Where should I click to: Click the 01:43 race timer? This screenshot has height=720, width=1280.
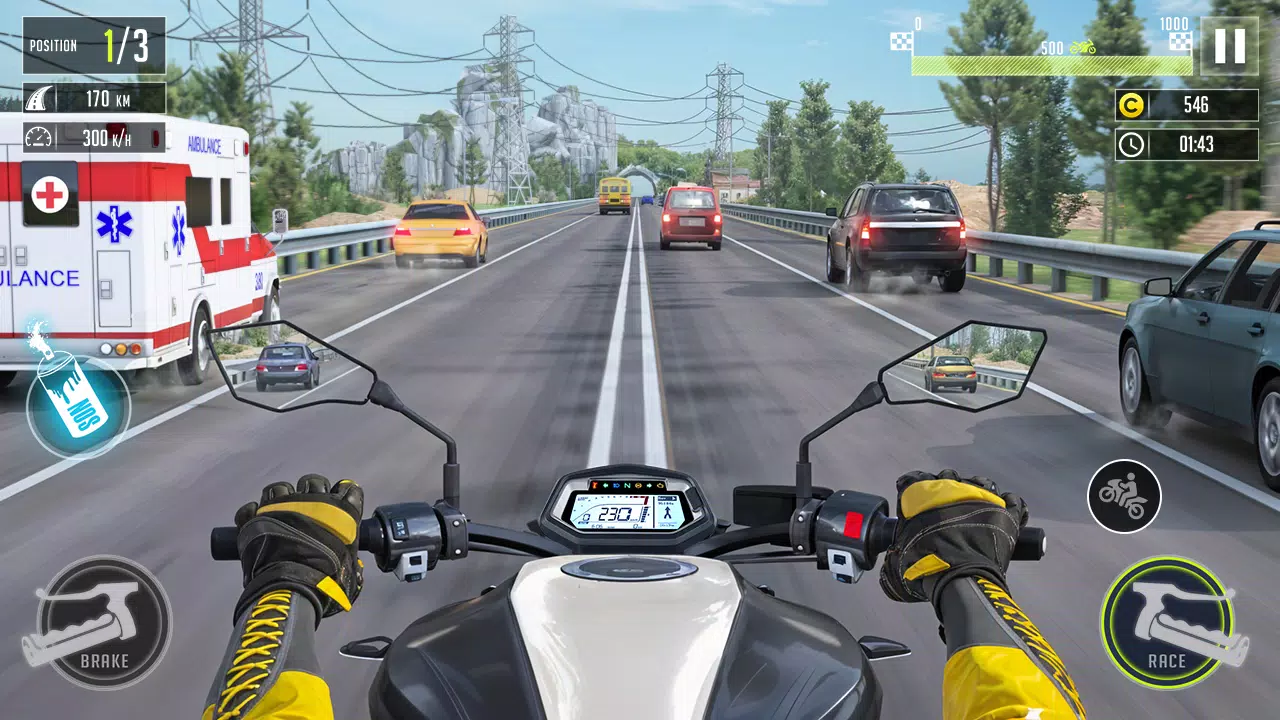1197,143
